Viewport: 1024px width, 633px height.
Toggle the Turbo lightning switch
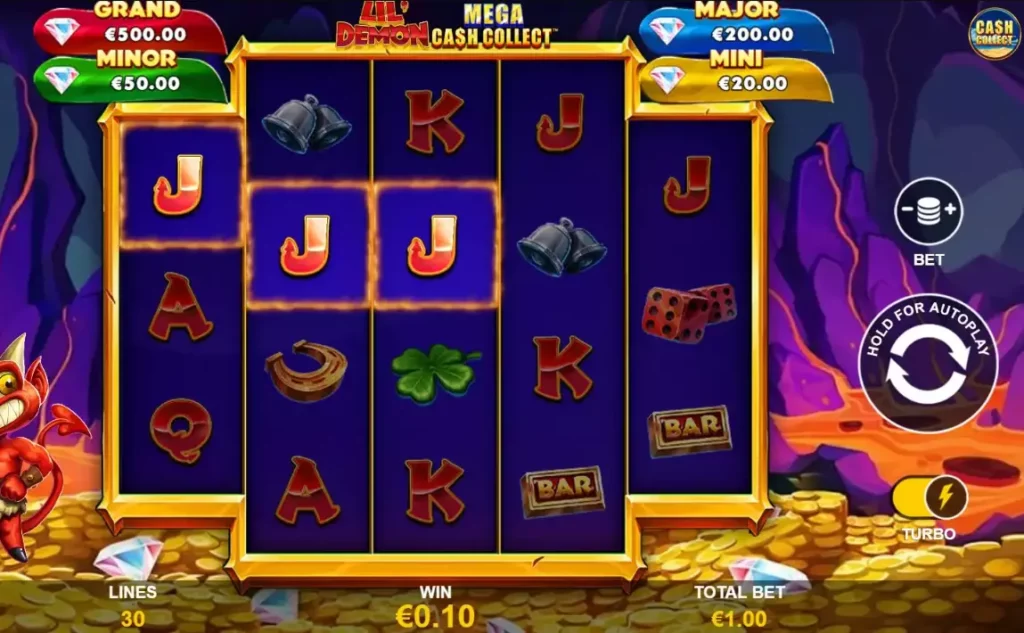[x=929, y=497]
